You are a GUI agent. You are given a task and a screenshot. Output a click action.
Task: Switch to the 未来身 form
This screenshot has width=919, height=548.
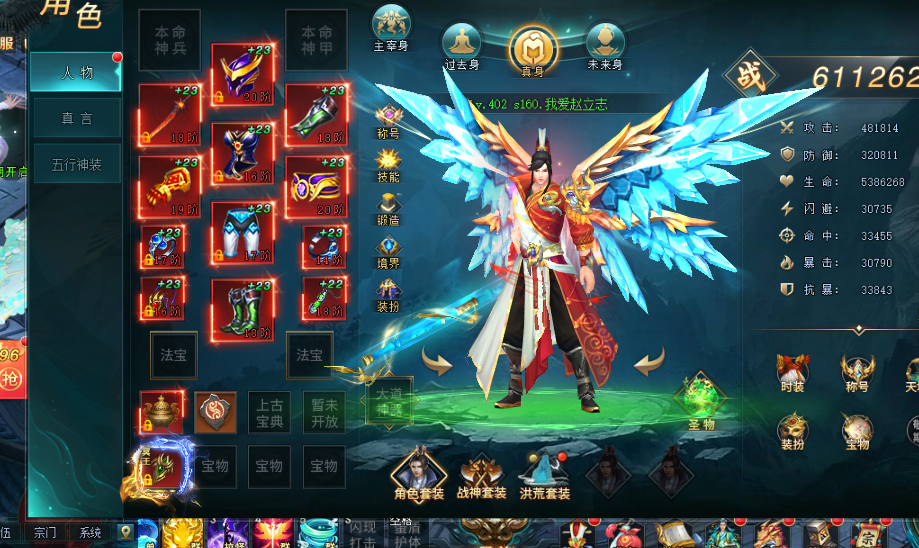pos(604,46)
